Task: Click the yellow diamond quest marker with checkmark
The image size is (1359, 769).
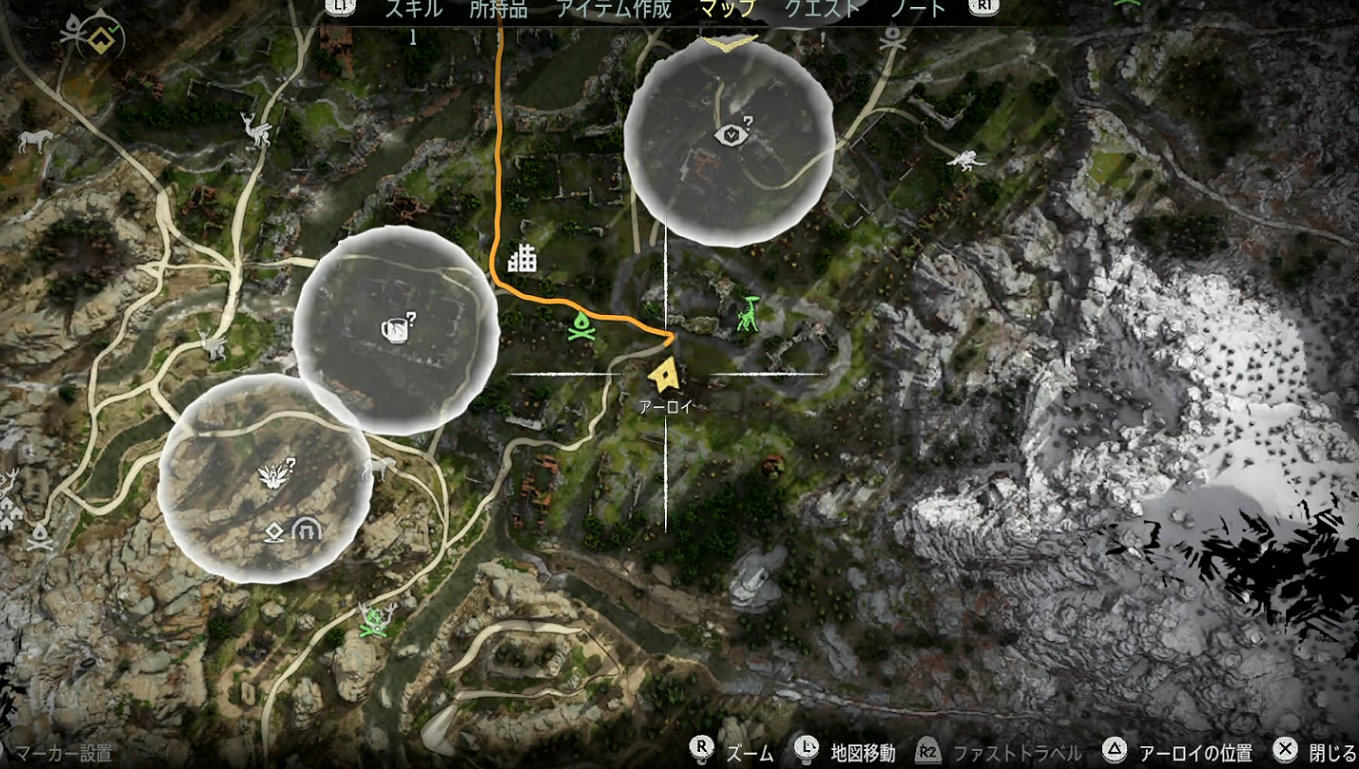Action: pos(101,39)
